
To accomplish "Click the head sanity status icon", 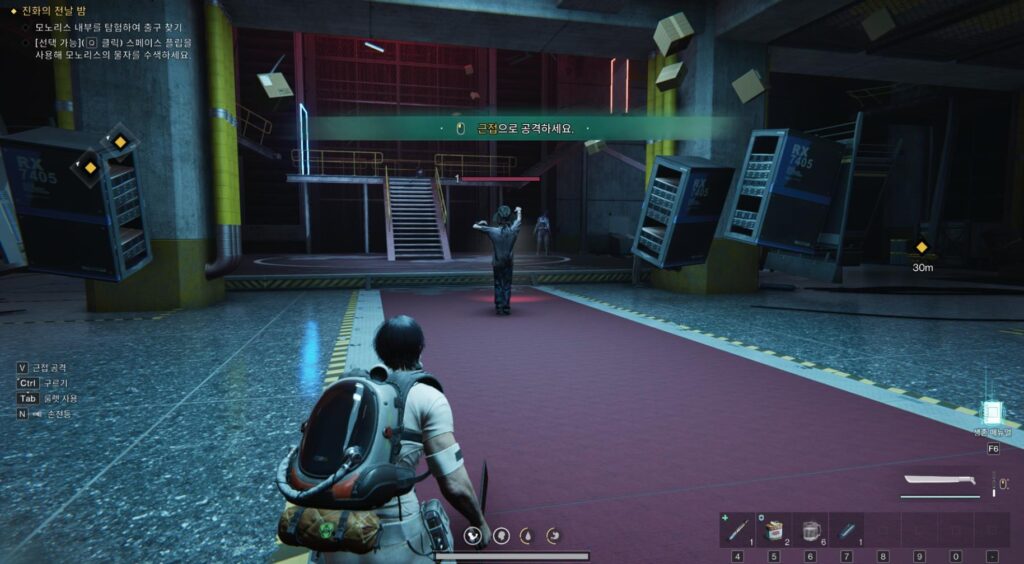I will [x=501, y=536].
